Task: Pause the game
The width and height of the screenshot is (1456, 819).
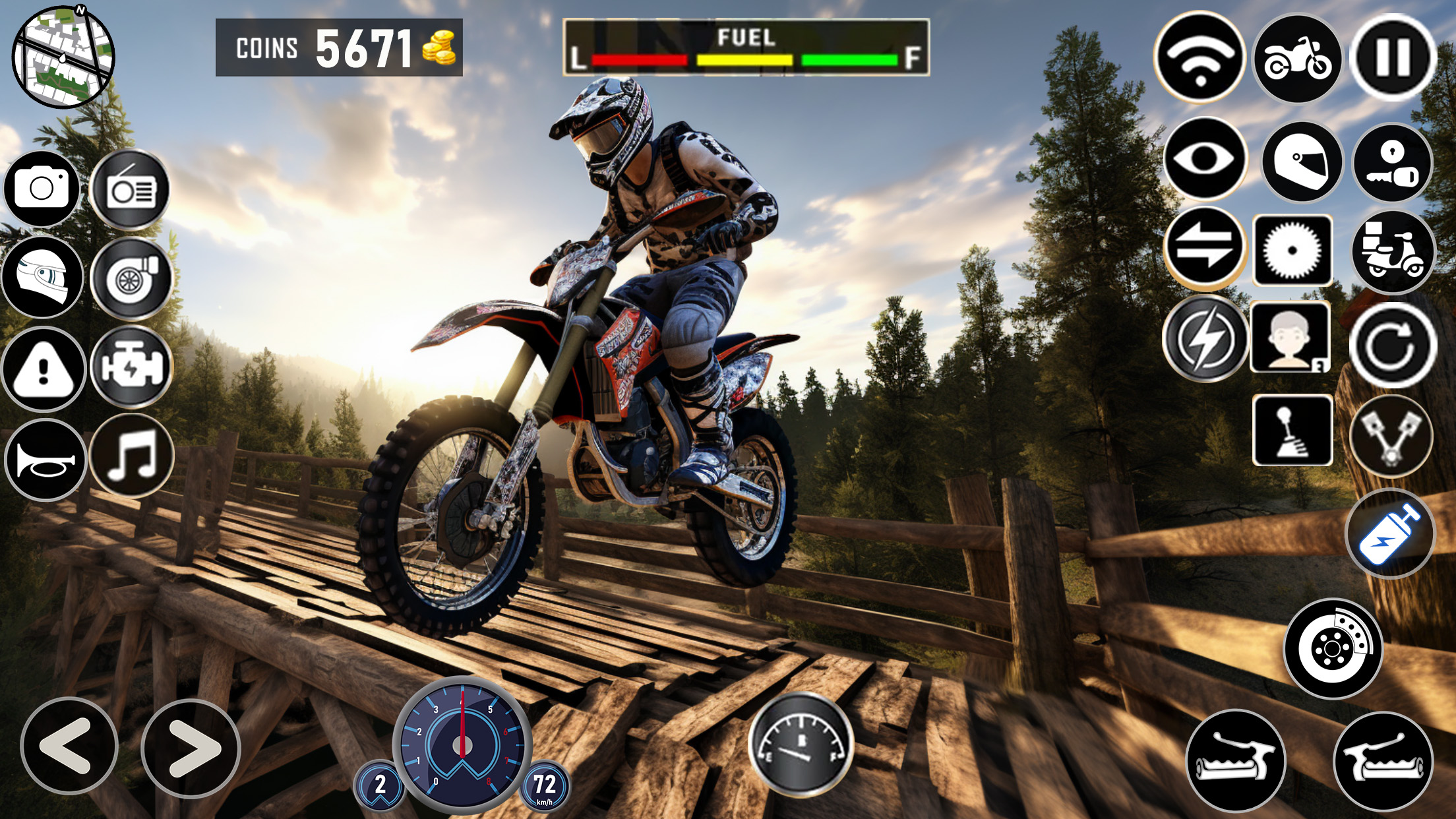Action: click(x=1392, y=57)
